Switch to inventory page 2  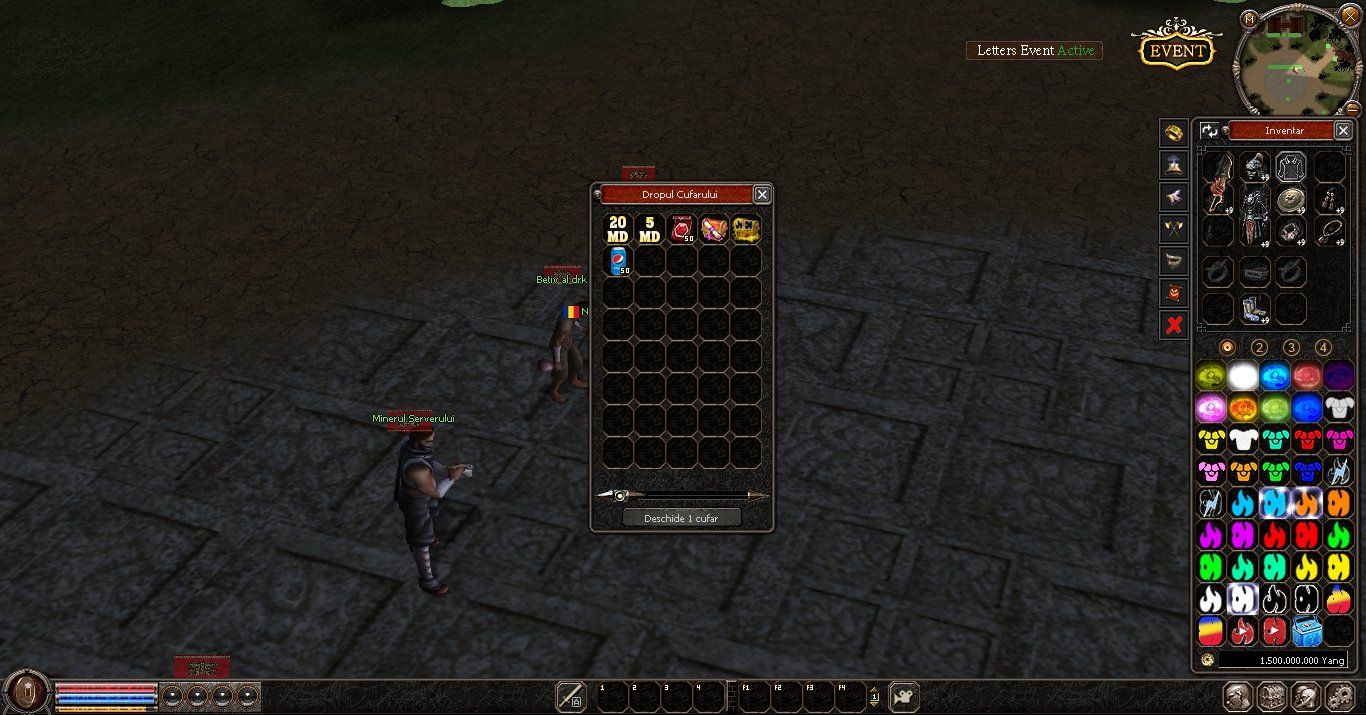coord(1259,348)
